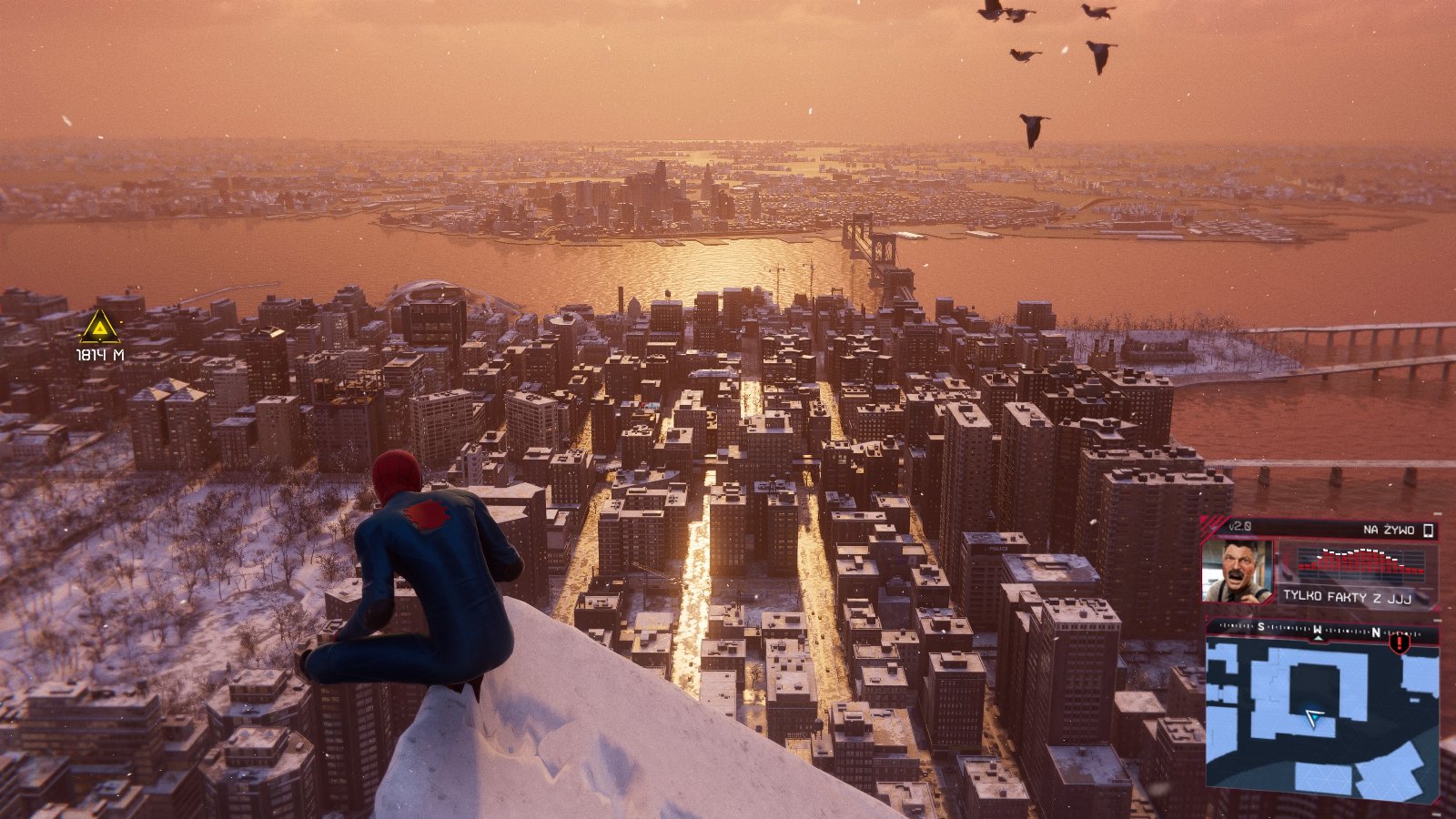Image resolution: width=1456 pixels, height=819 pixels.
Task: Select the red exclamation alert on the compass
Action: coord(1400,643)
